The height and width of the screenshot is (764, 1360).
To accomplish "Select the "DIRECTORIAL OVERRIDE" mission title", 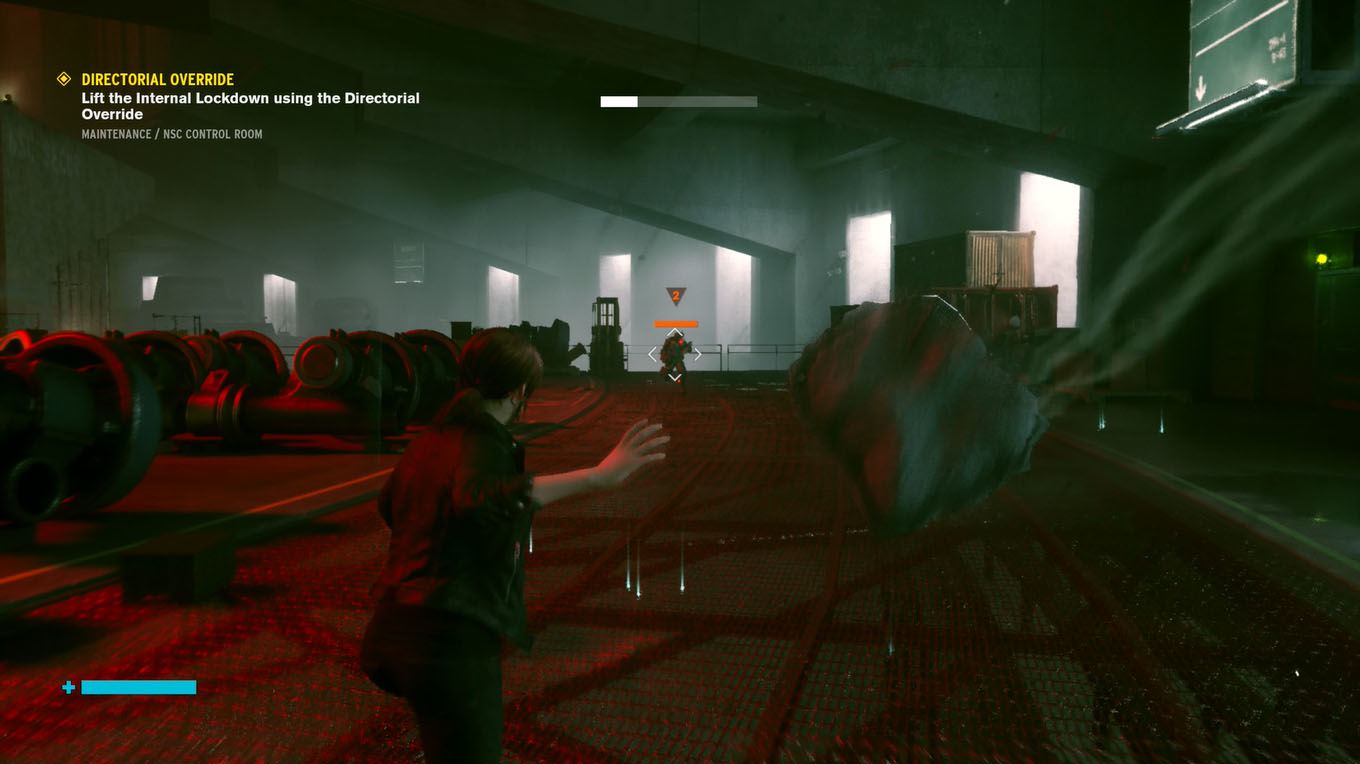I will tap(158, 79).
